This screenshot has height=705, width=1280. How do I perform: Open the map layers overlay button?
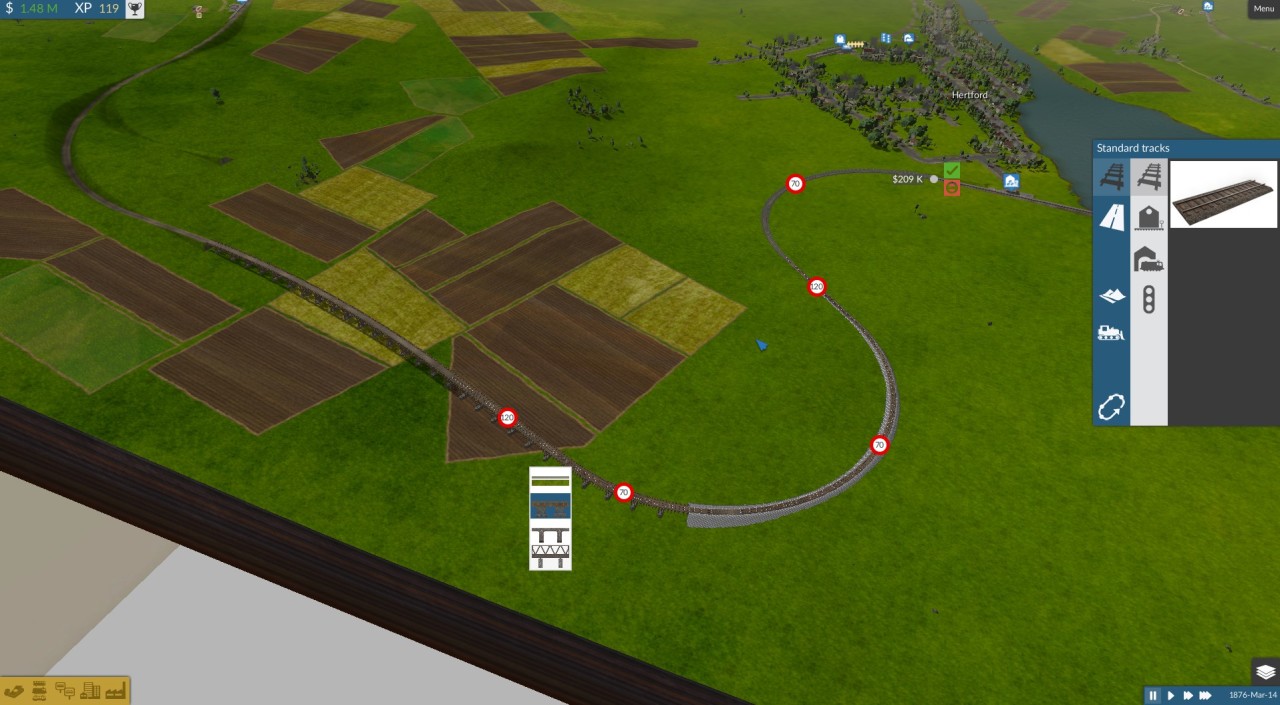[x=1265, y=672]
